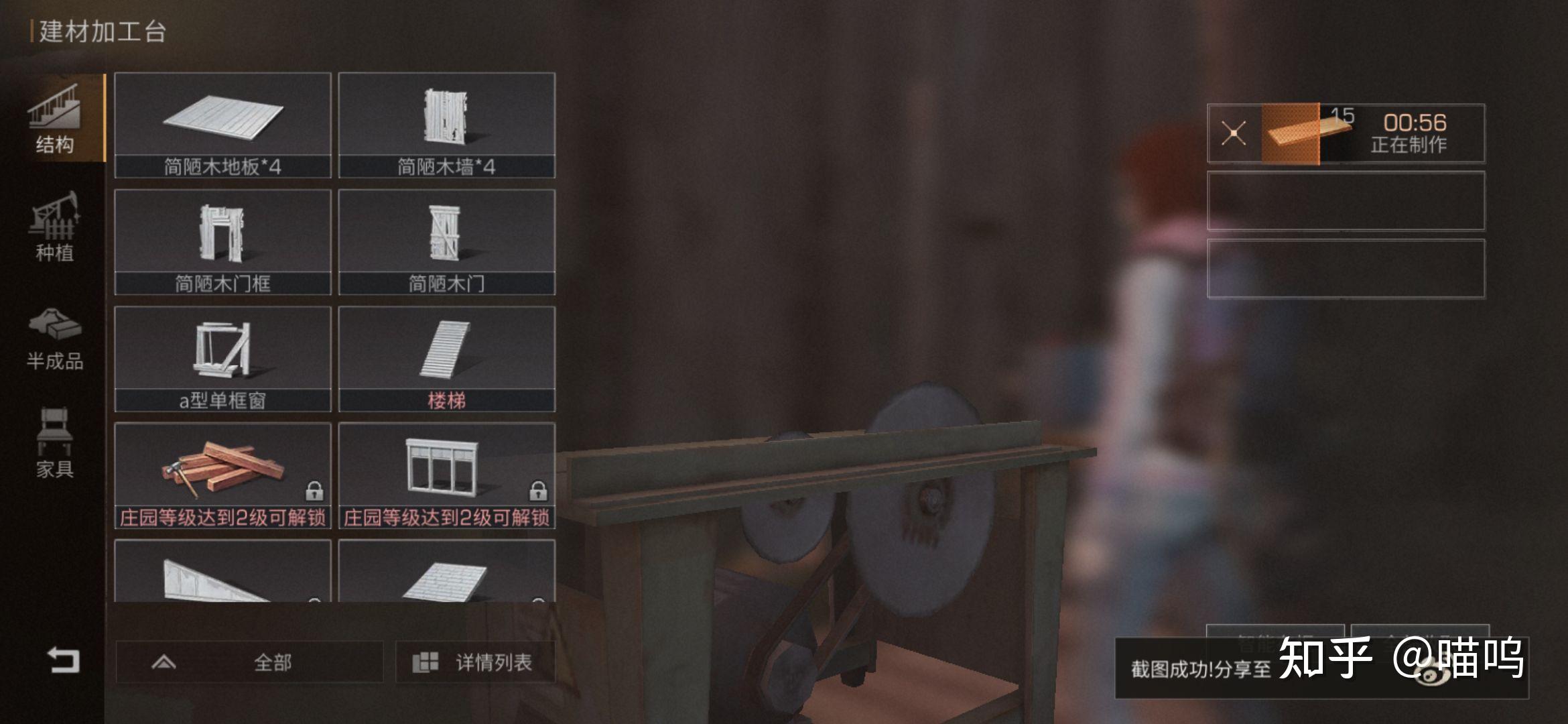Screen dimensions: 1568x724
Task: Show the 家具 category tab
Action: click(x=54, y=442)
